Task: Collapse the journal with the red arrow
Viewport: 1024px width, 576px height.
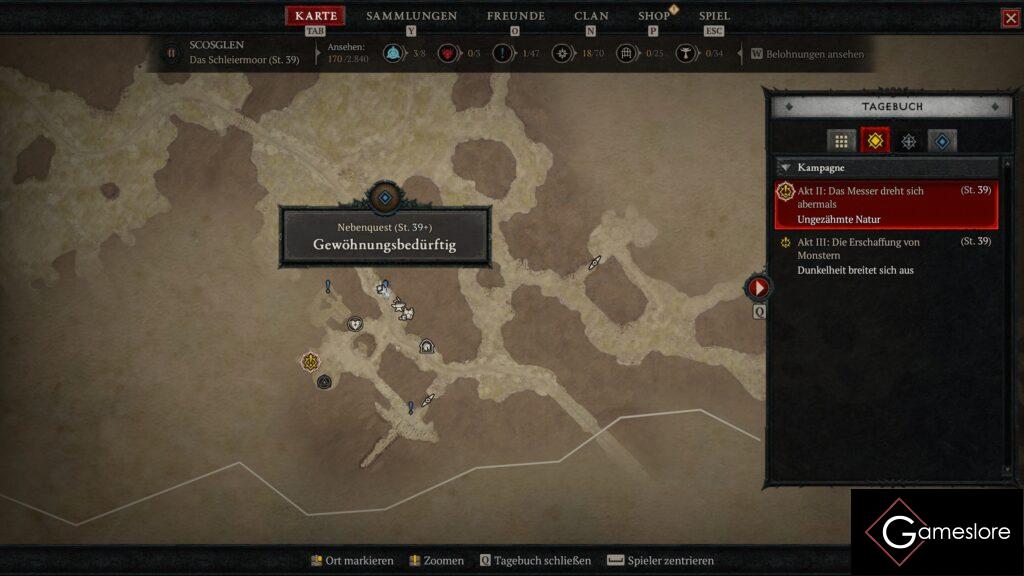Action: (x=758, y=288)
